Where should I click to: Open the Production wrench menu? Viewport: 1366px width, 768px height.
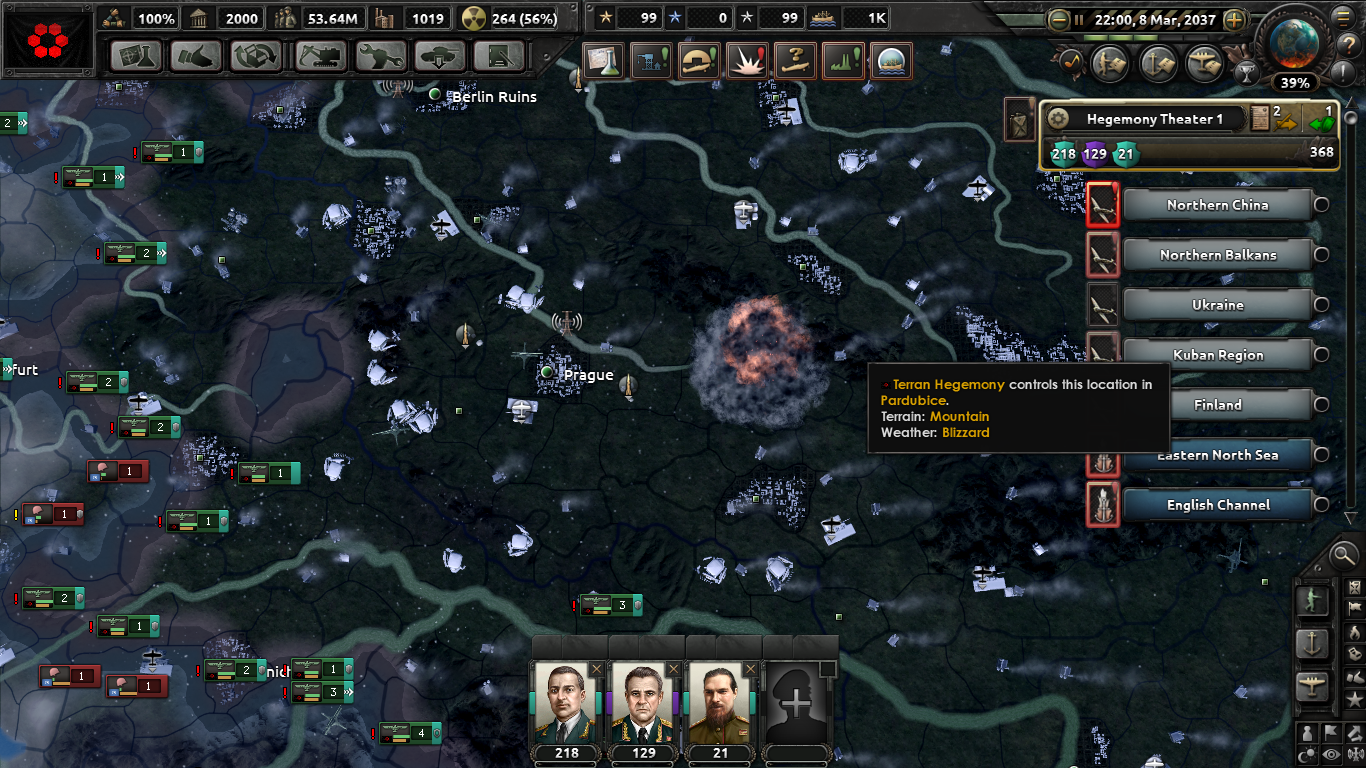(380, 56)
